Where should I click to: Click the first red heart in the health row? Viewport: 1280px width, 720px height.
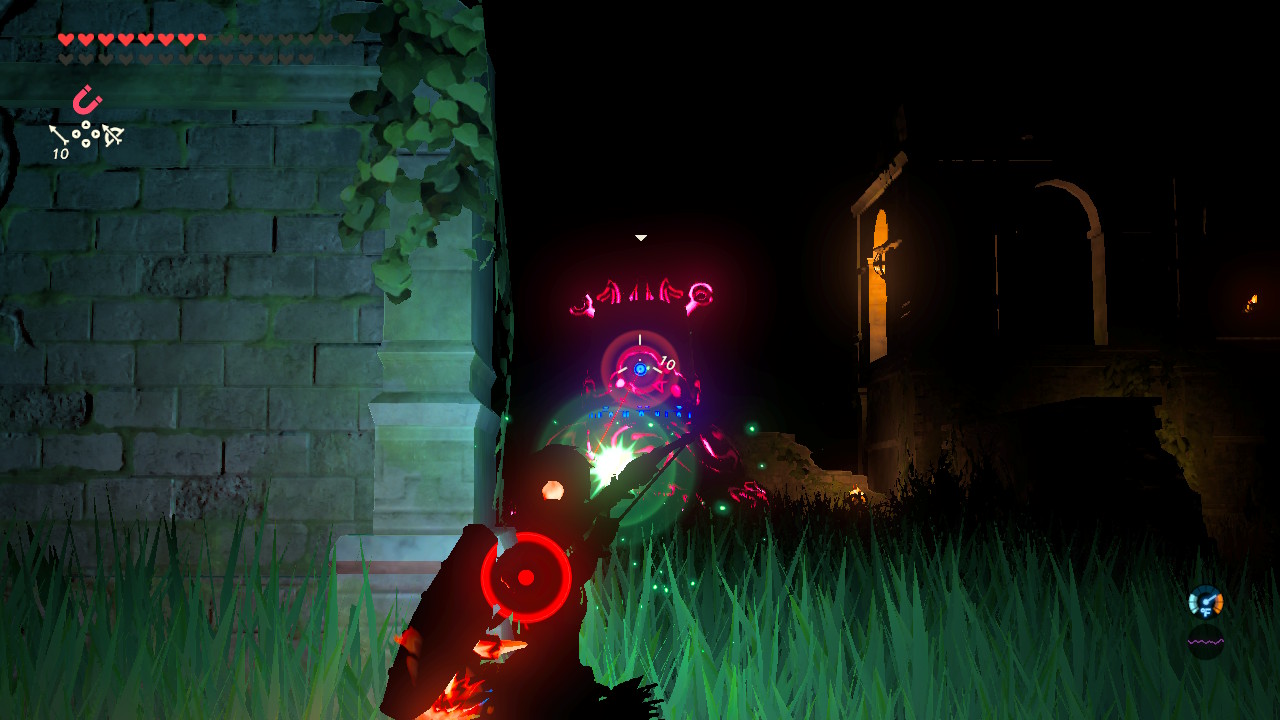[66, 37]
